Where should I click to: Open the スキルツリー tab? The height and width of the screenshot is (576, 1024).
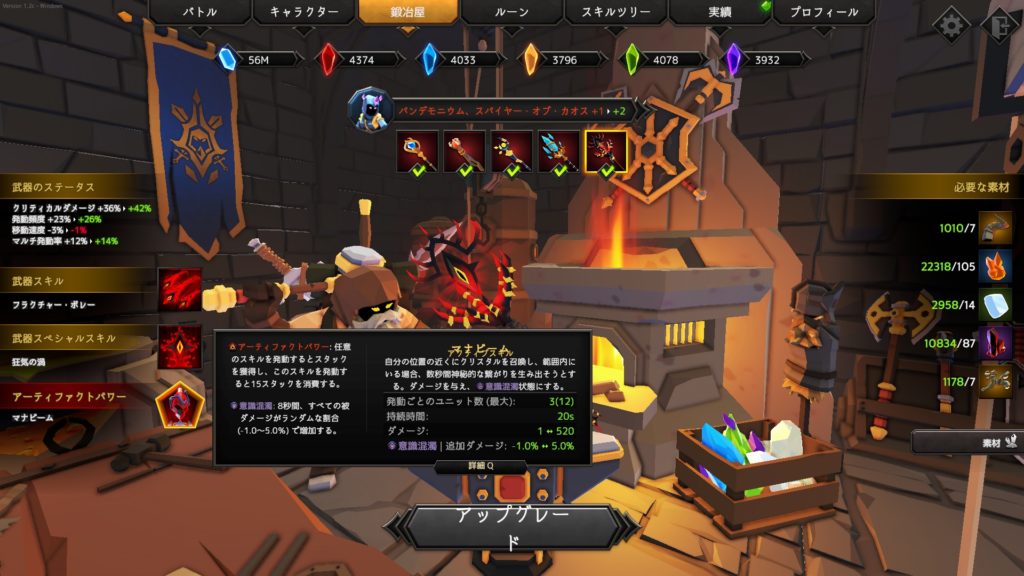(x=615, y=12)
